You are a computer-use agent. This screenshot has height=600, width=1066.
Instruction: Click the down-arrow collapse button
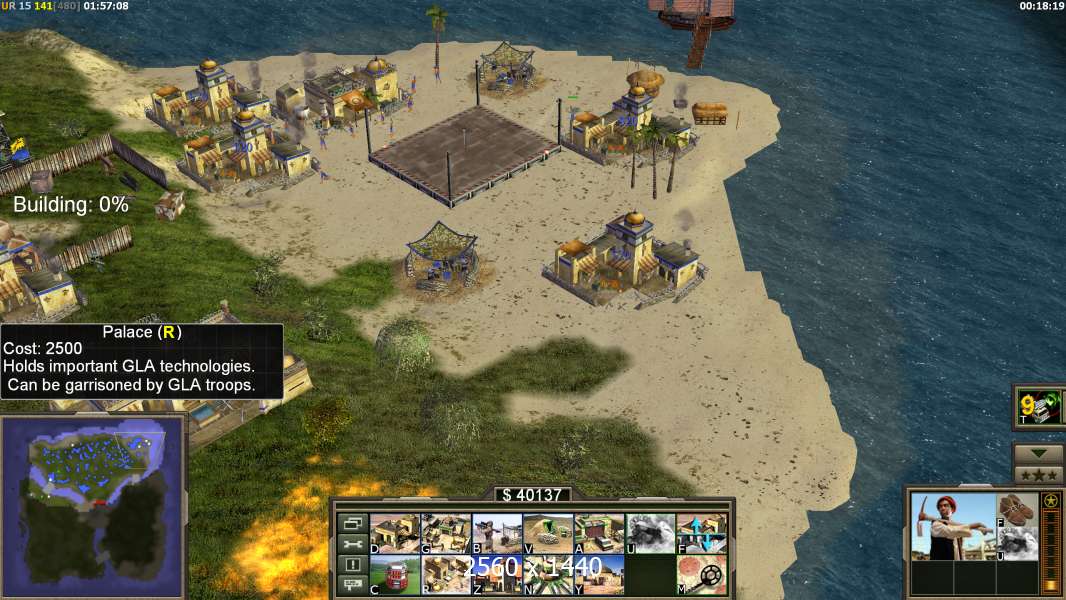(1038, 454)
